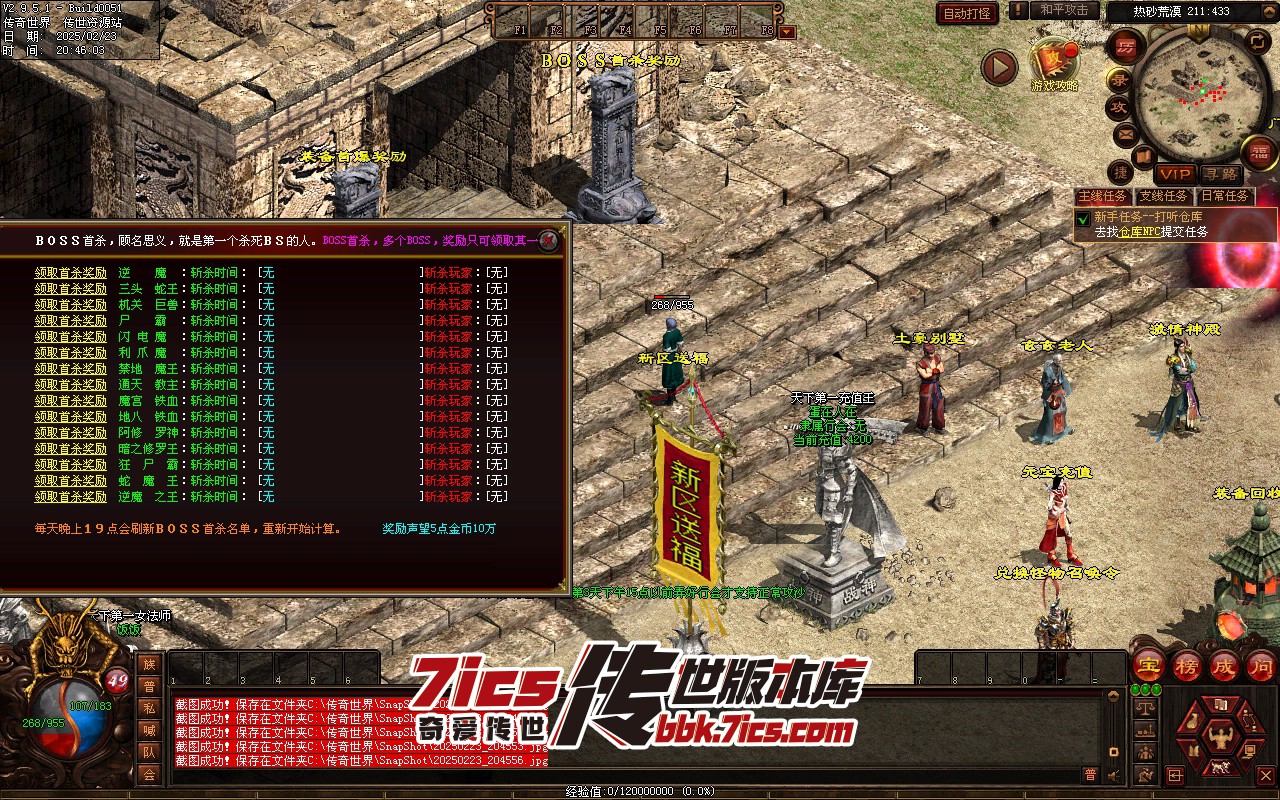Open the 榜 rankings button
The width and height of the screenshot is (1280, 800).
(1187, 665)
